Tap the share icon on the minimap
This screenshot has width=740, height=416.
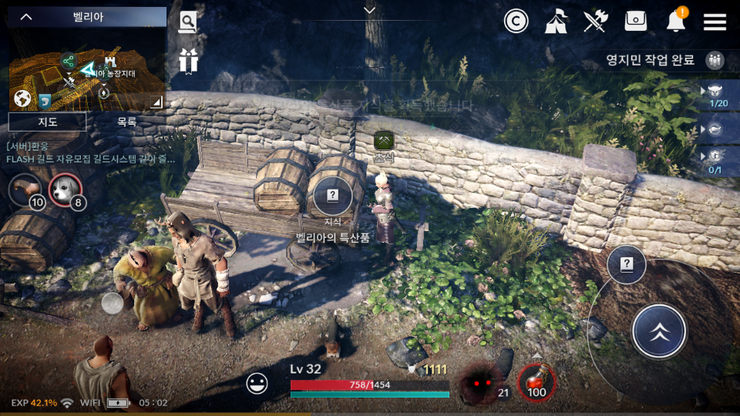point(68,61)
